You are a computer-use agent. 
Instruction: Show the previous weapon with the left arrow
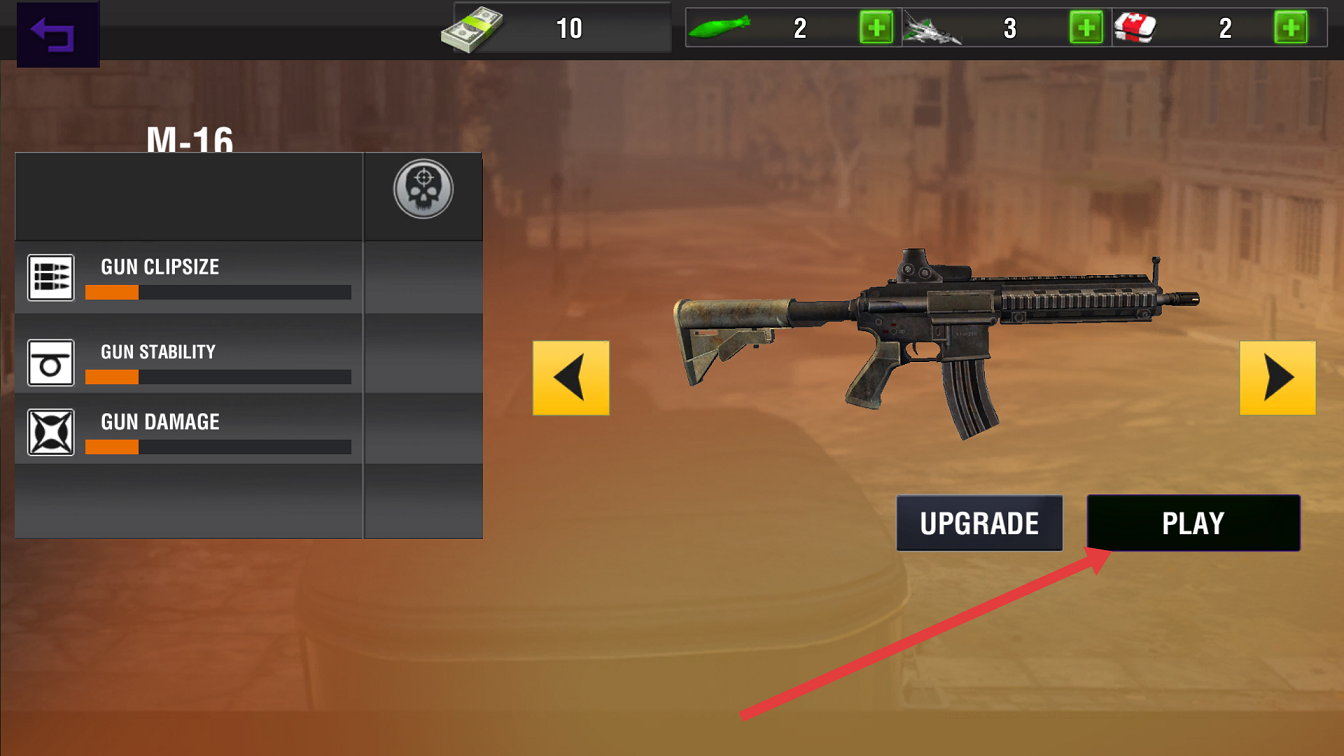(x=571, y=378)
